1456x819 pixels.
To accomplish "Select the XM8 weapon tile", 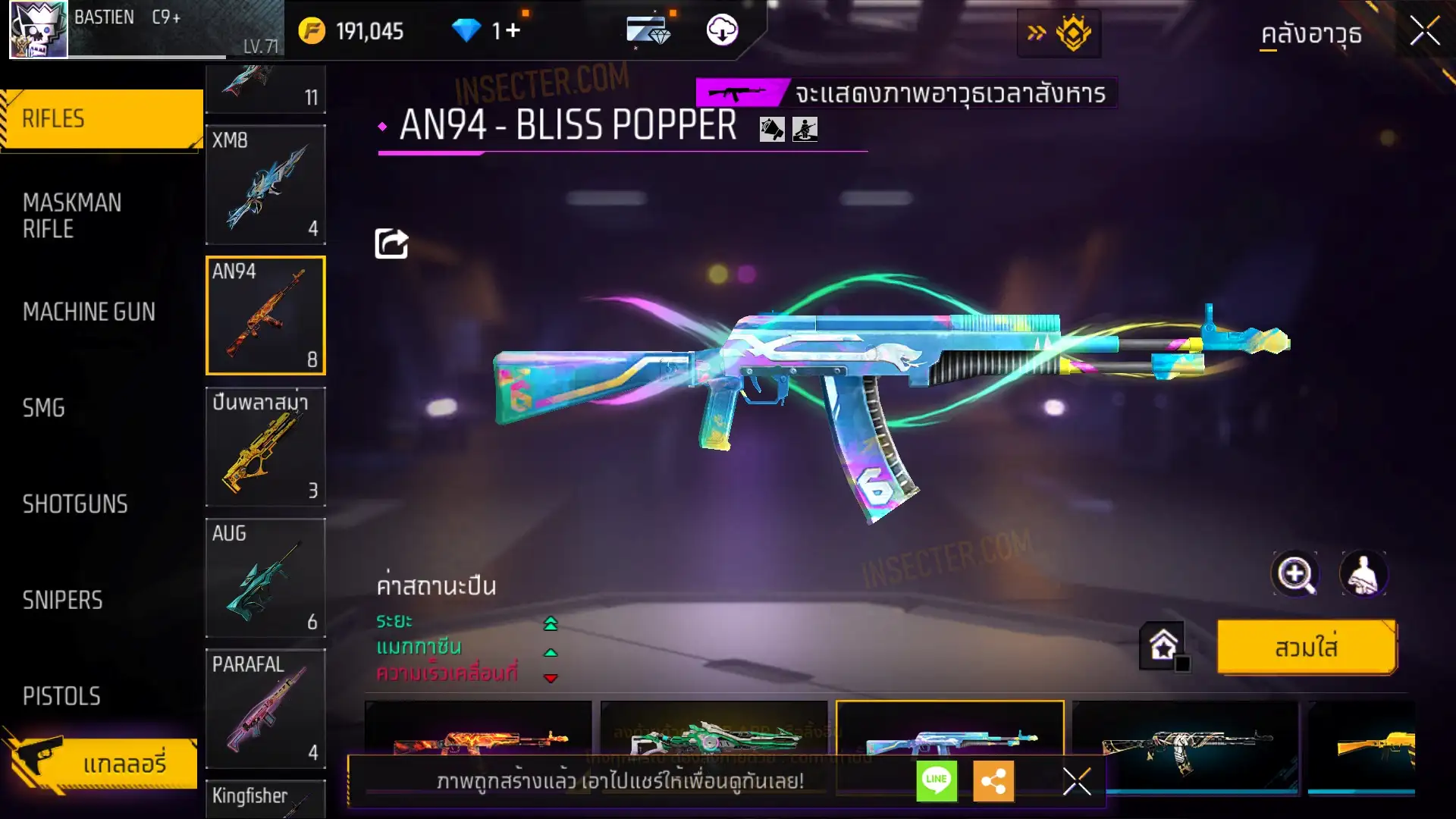I will [x=265, y=185].
